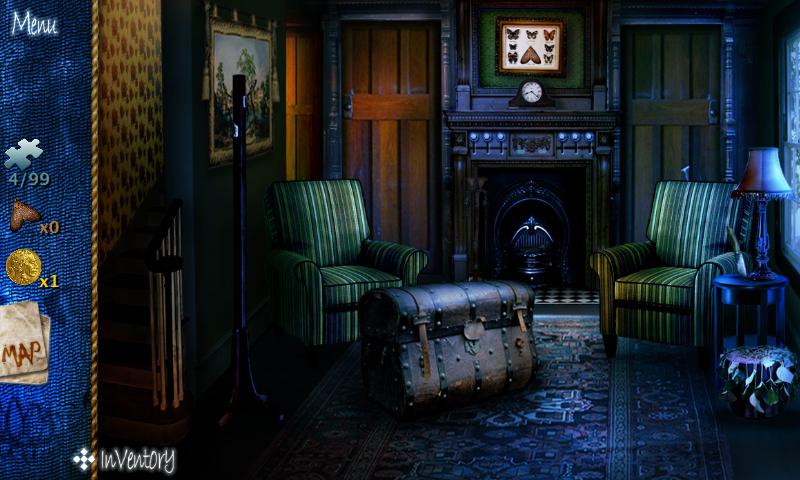The height and width of the screenshot is (480, 800).
Task: Select the puzzle piece counter icon
Action: tap(24, 154)
